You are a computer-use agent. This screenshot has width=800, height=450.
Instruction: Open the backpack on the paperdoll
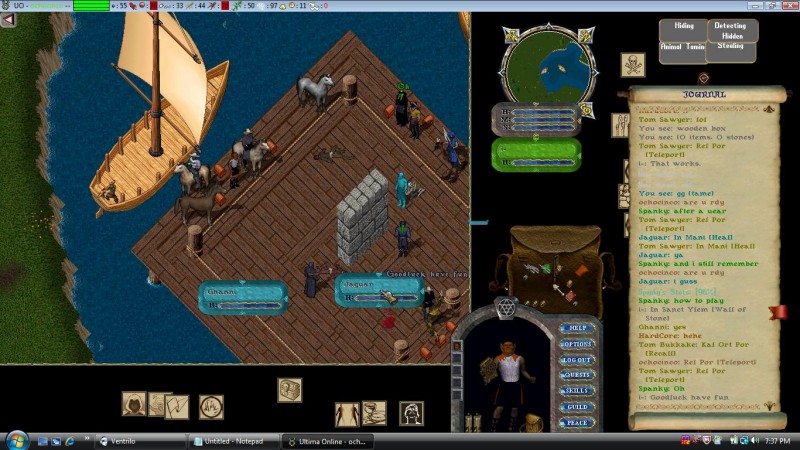click(532, 423)
